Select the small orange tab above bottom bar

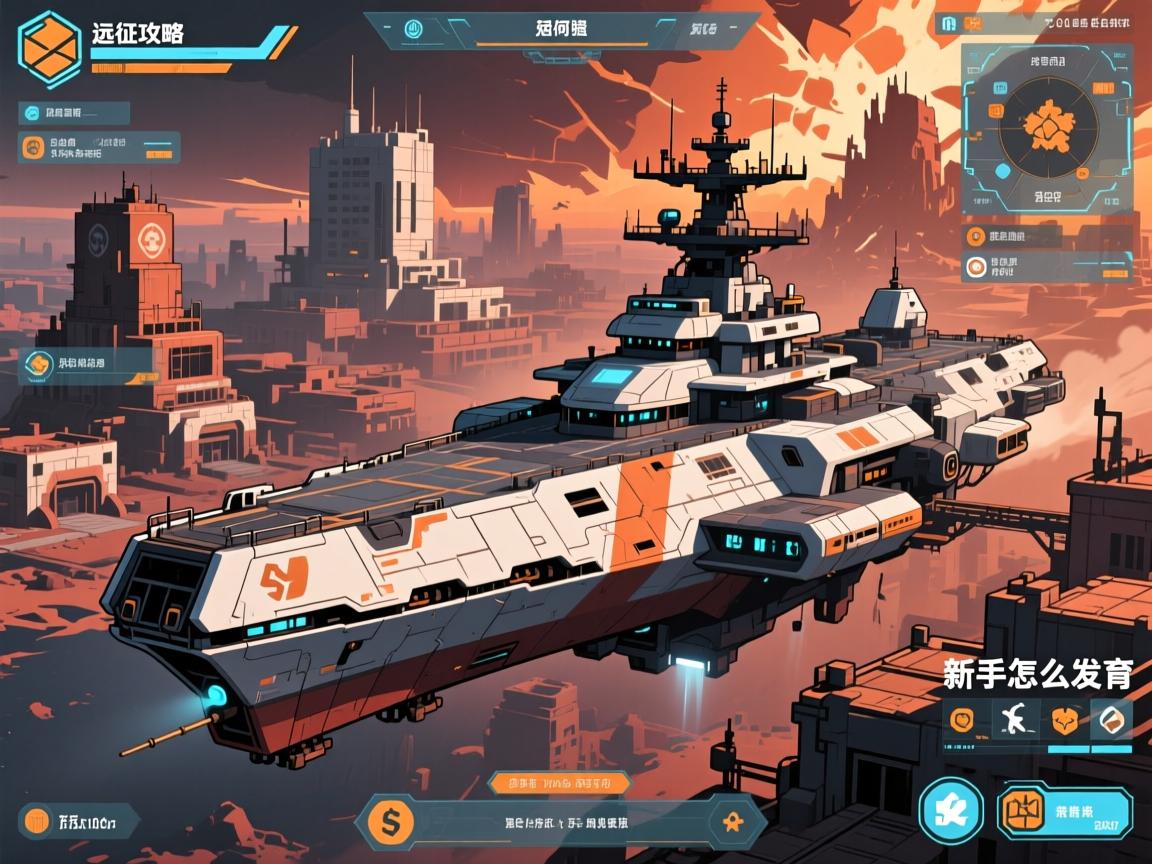[x=559, y=782]
